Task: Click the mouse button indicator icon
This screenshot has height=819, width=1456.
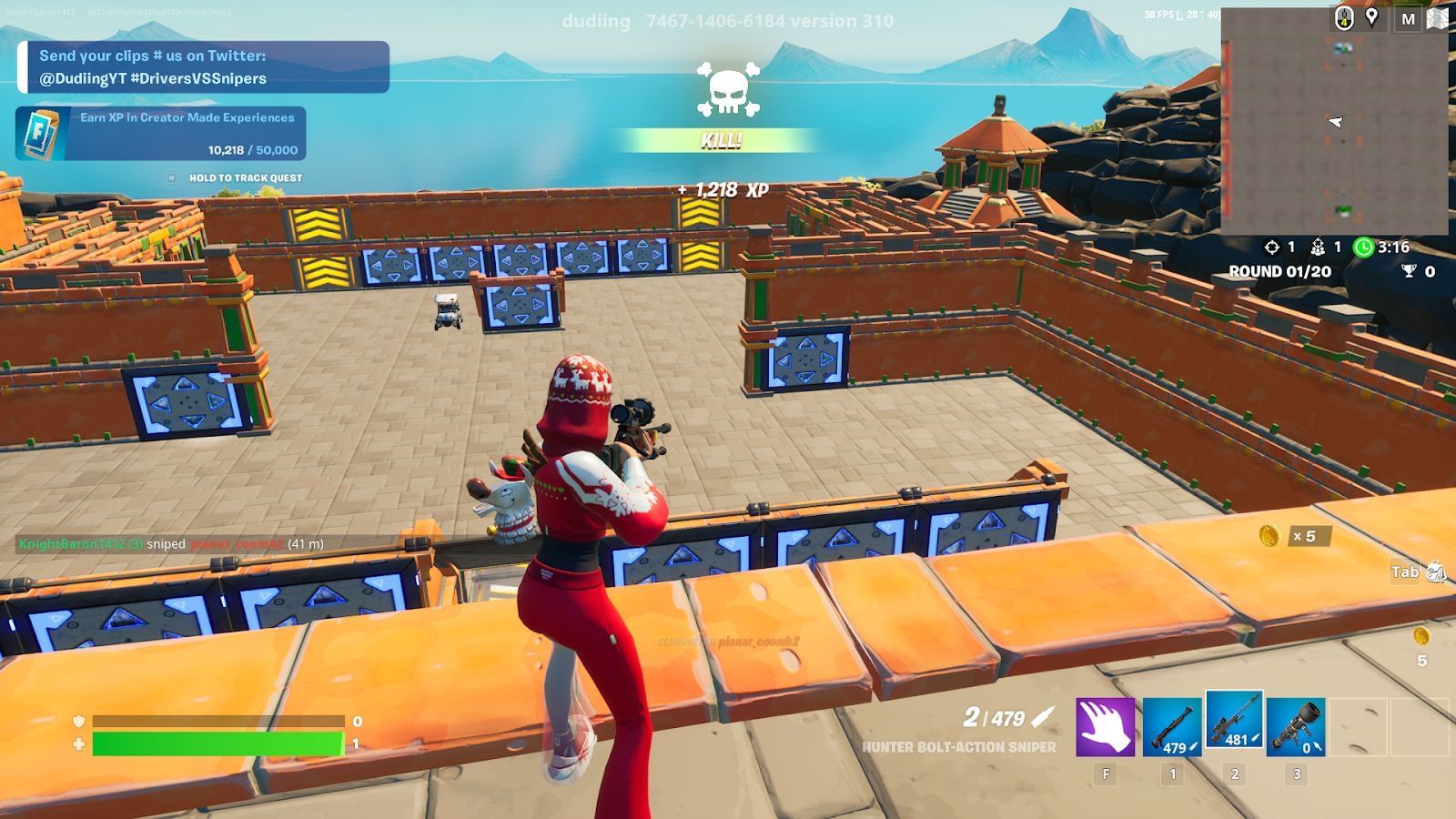Action: point(1342,18)
